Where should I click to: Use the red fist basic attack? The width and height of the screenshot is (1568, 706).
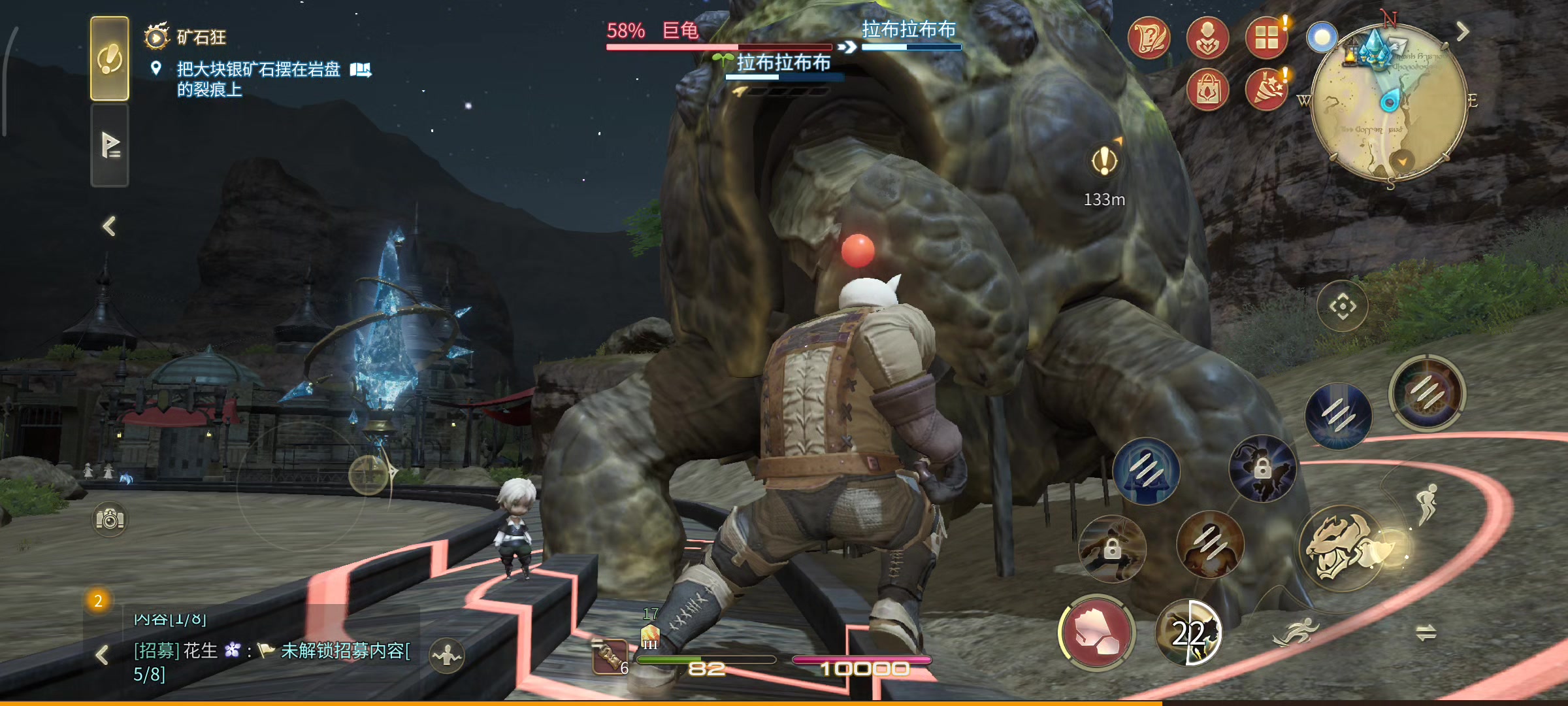coord(1097,633)
